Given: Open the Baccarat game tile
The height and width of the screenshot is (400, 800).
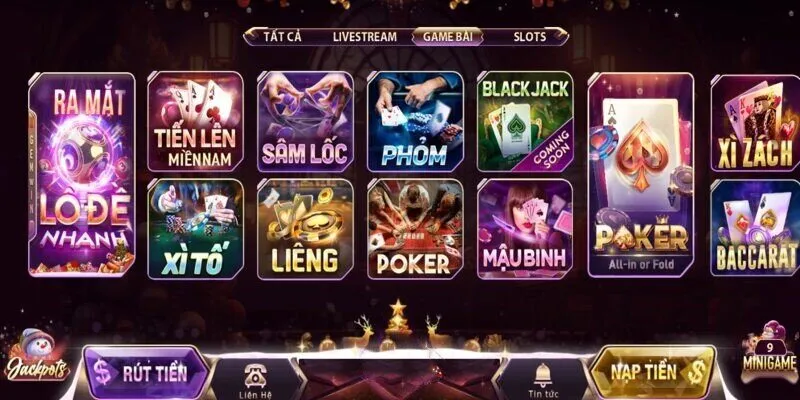Looking at the screenshot, I should click(x=755, y=228).
